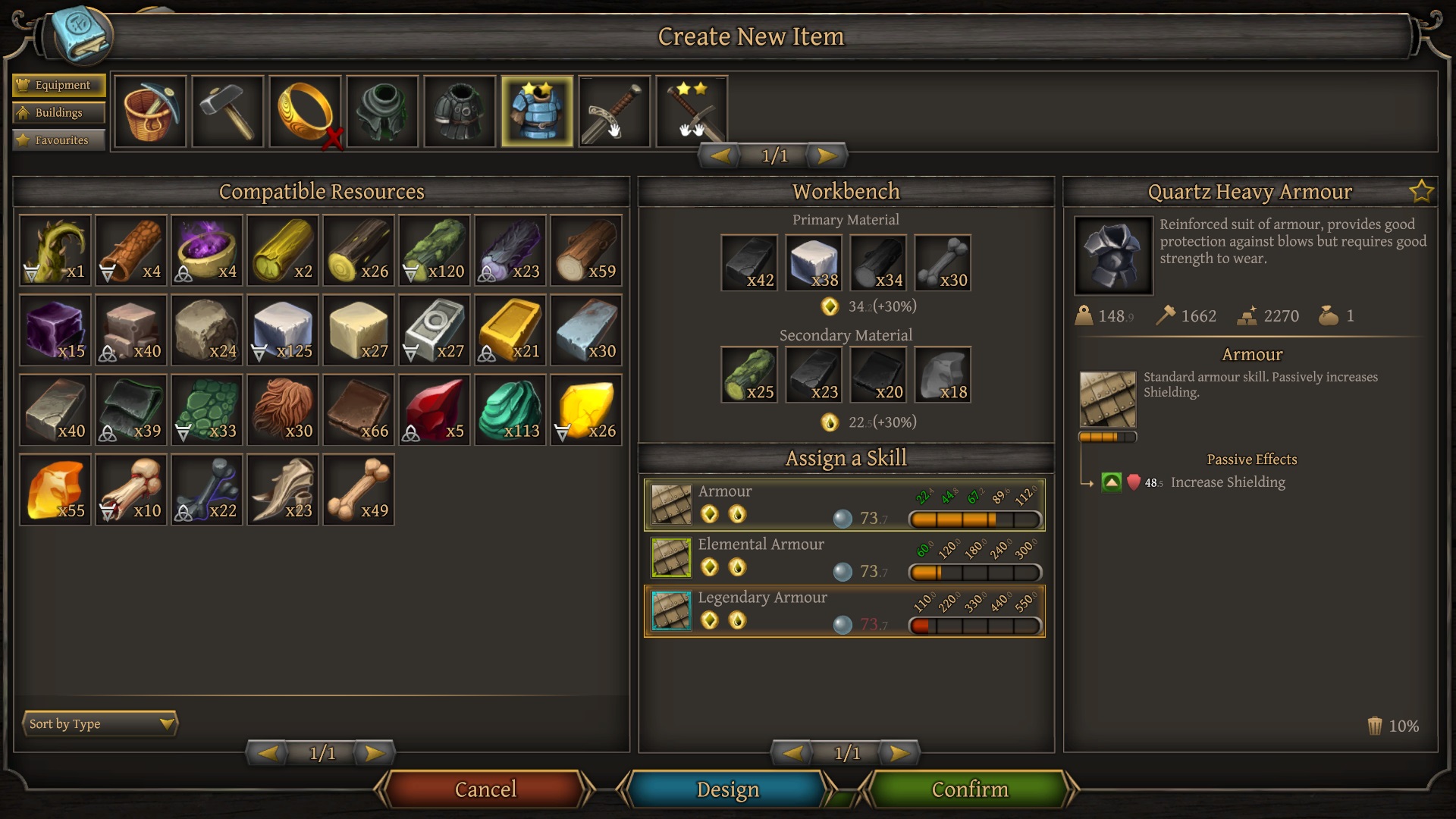
Task: Choose the golden ring item type
Action: click(x=305, y=111)
